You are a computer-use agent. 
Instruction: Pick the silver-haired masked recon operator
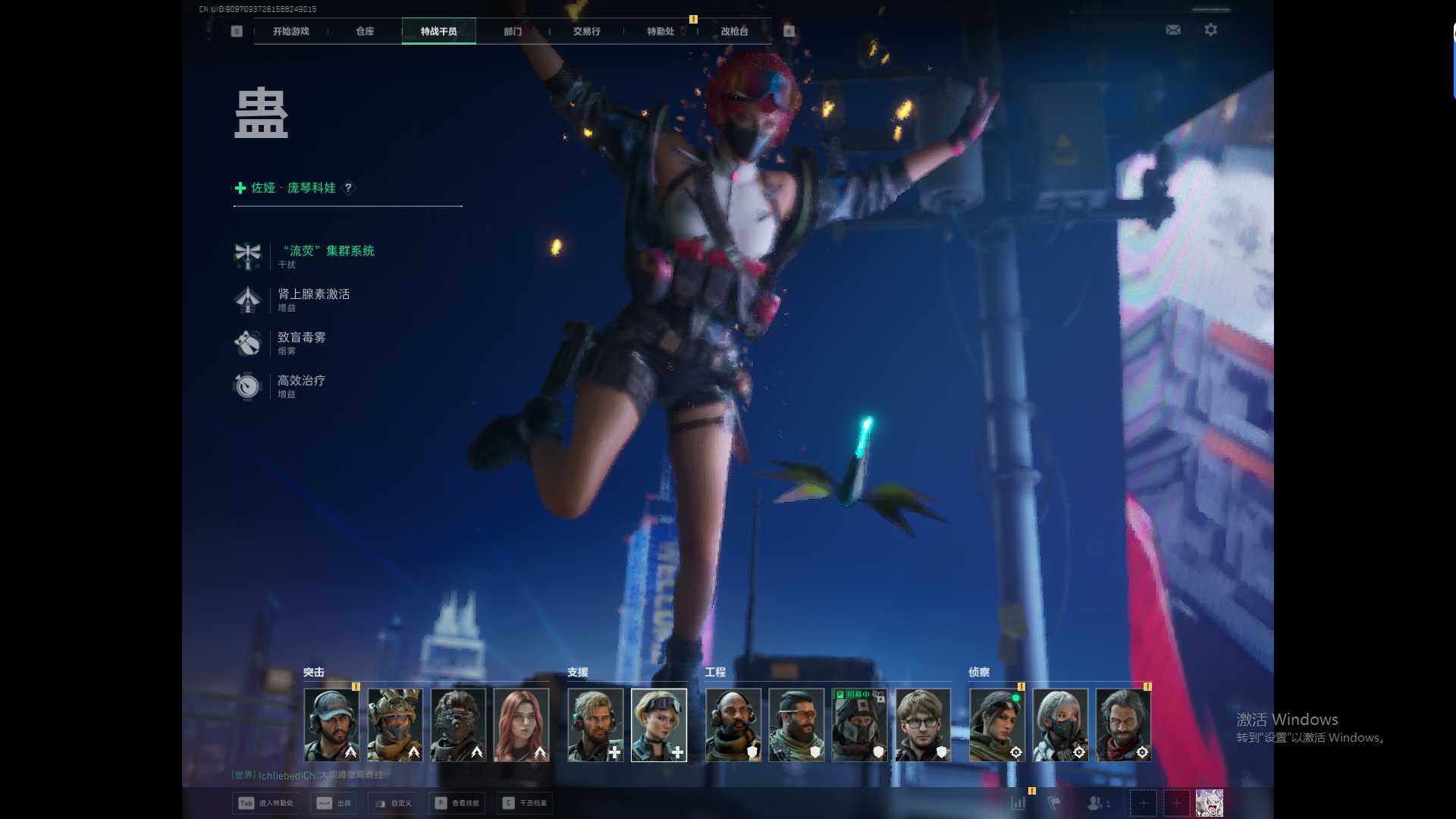pos(1060,724)
